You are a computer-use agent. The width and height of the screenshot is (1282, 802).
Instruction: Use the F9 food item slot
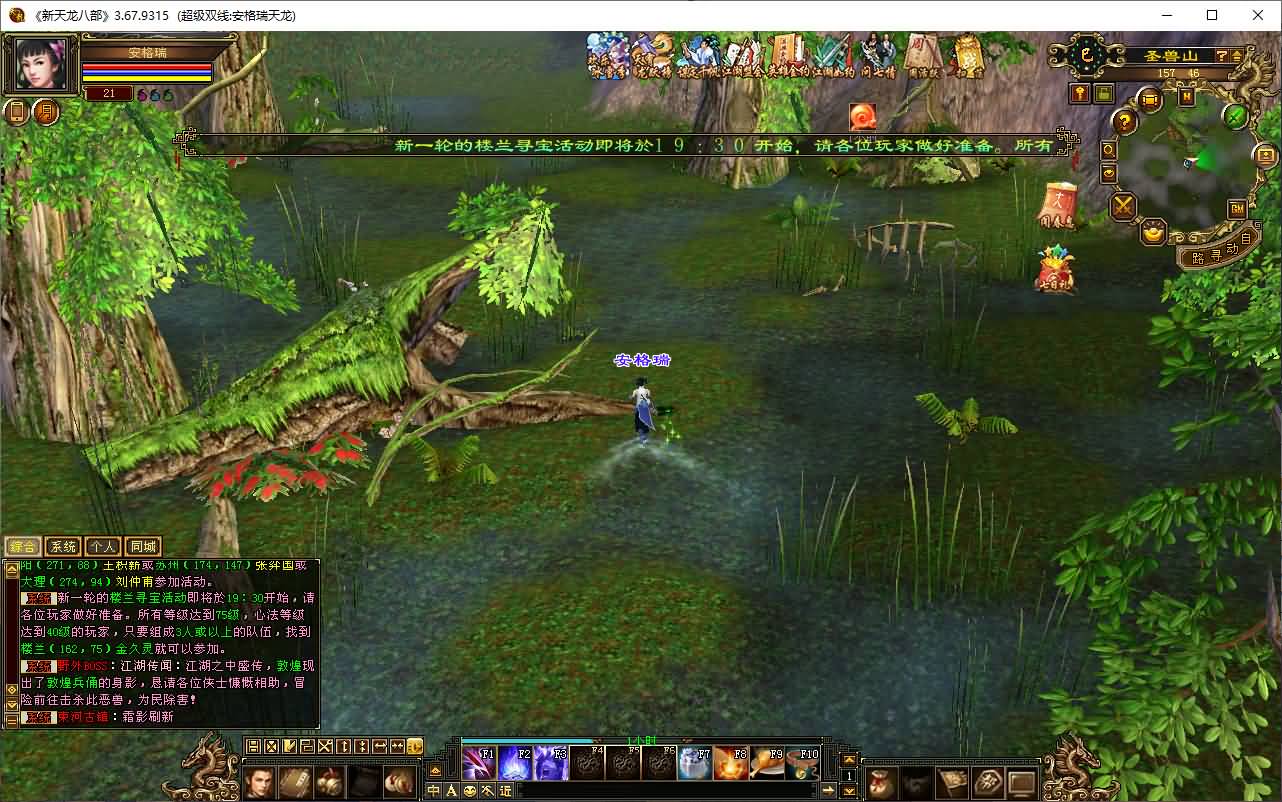click(x=766, y=764)
